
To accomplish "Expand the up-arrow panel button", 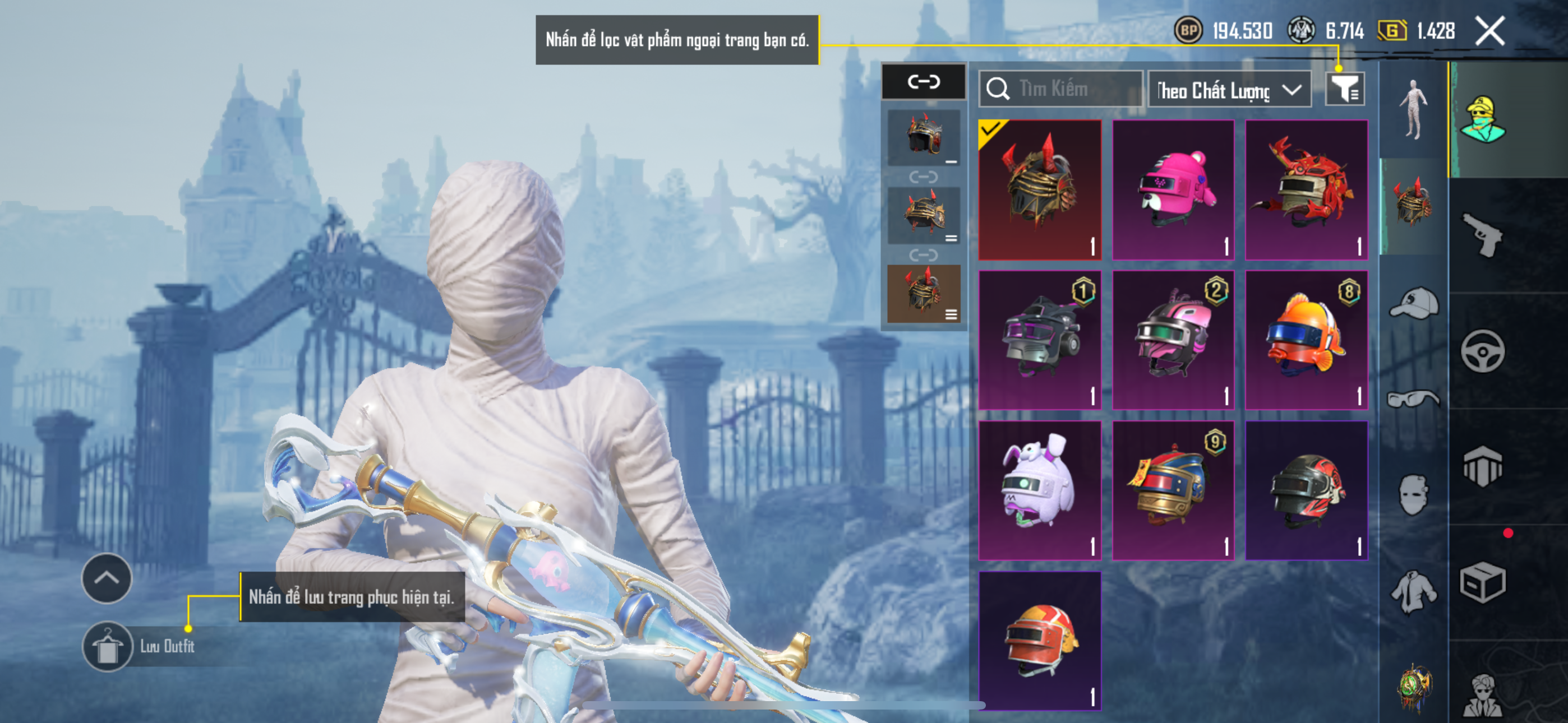I will (107, 578).
